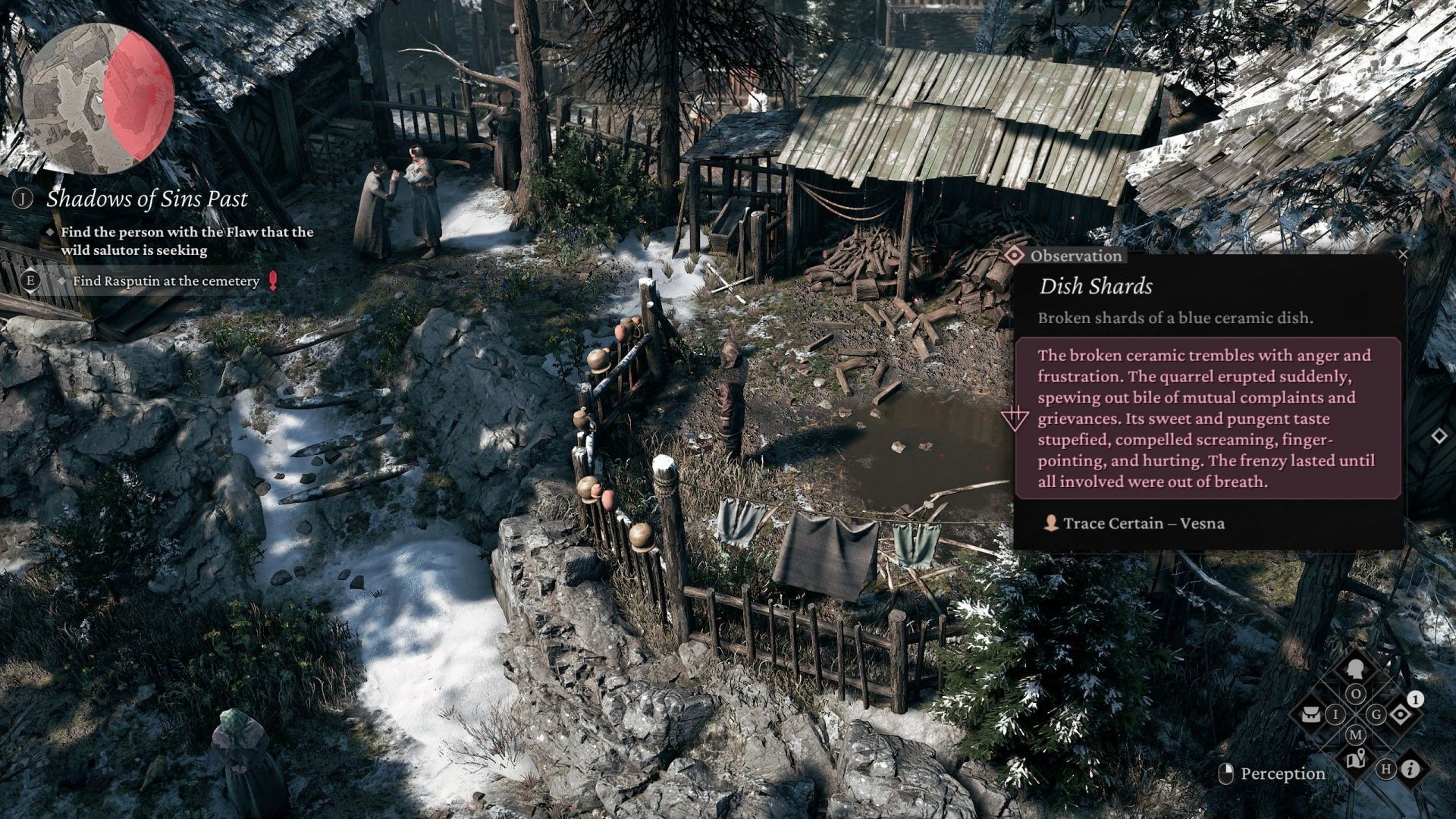Open the observations eye icon
The image size is (1456, 819).
(1400, 714)
